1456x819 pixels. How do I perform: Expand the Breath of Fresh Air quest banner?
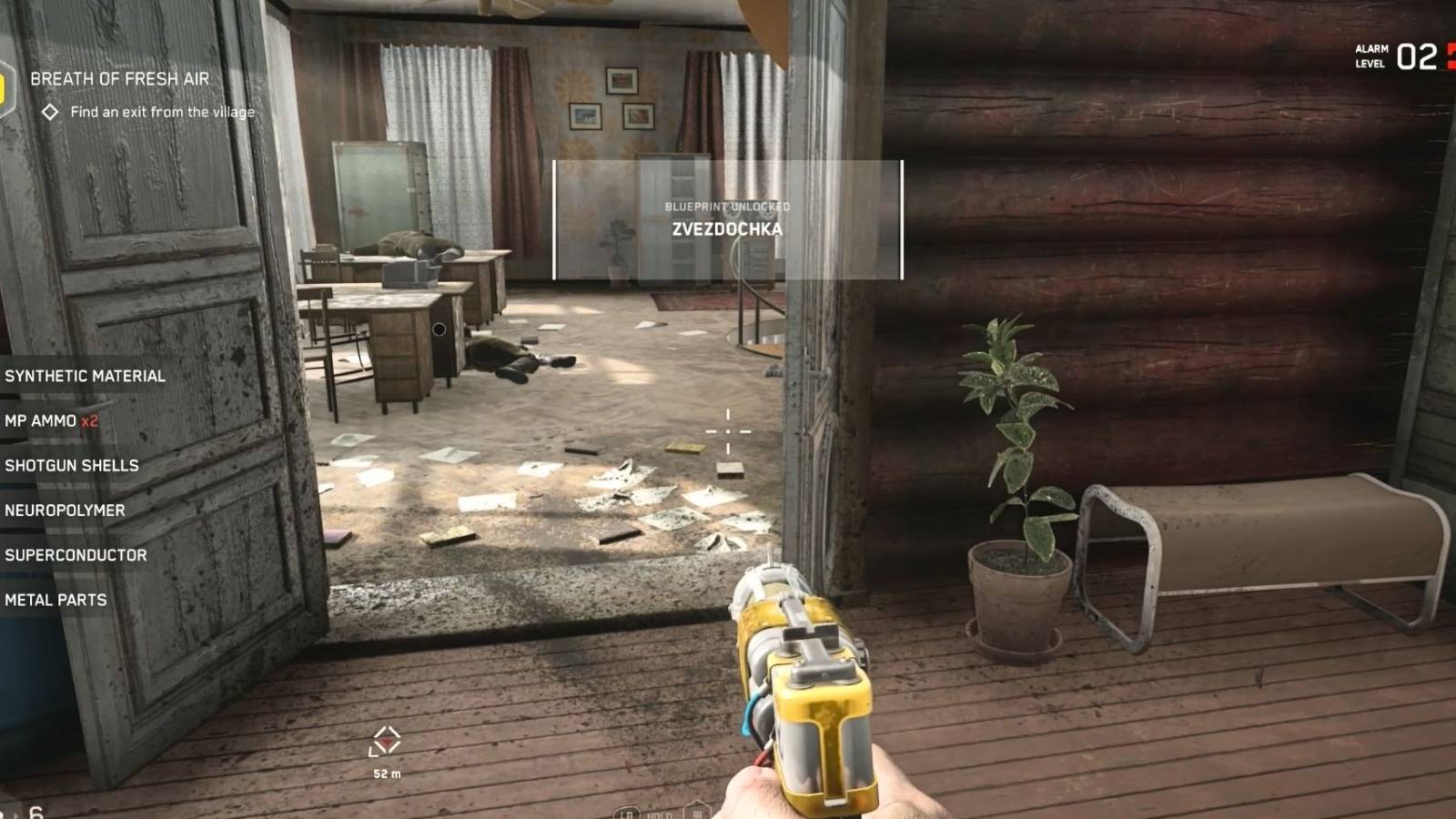pos(120,79)
